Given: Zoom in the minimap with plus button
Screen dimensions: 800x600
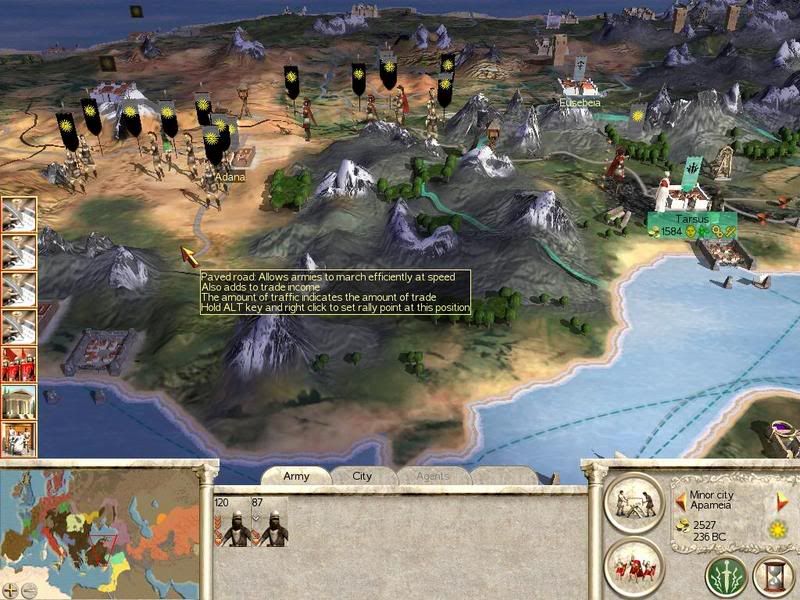Looking at the screenshot, I should [x=11, y=590].
